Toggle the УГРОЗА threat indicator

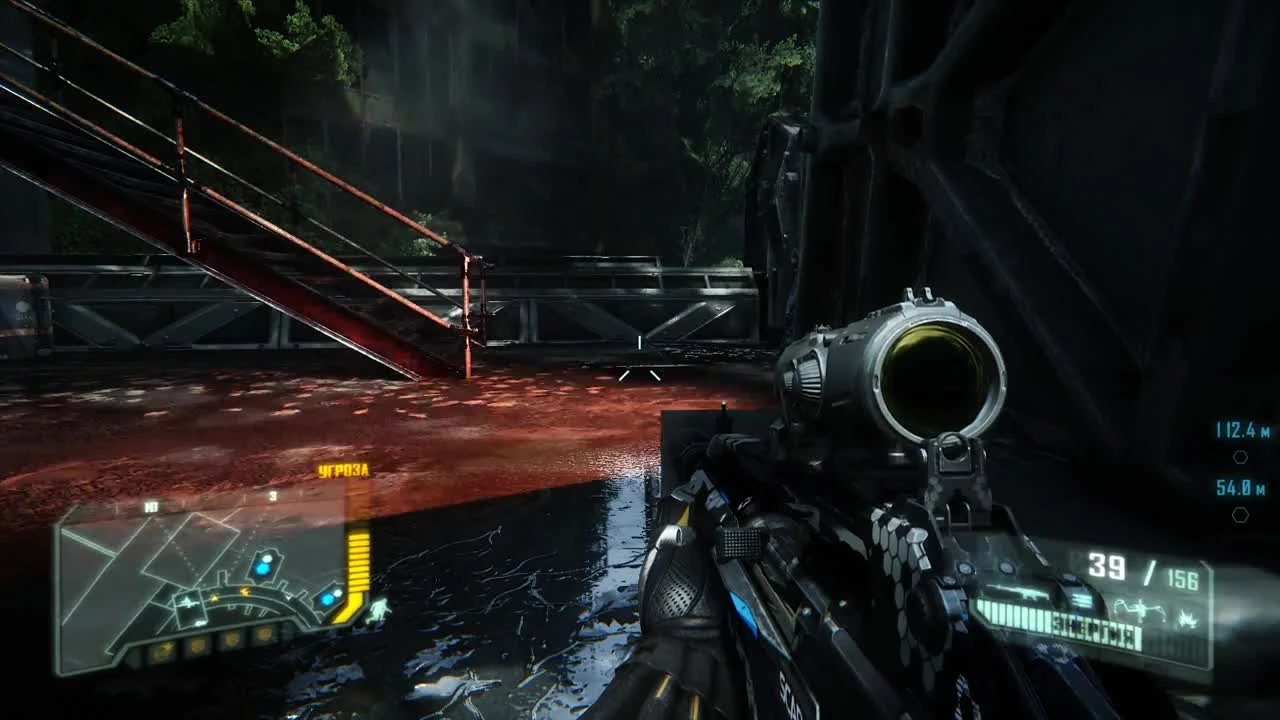point(343,470)
